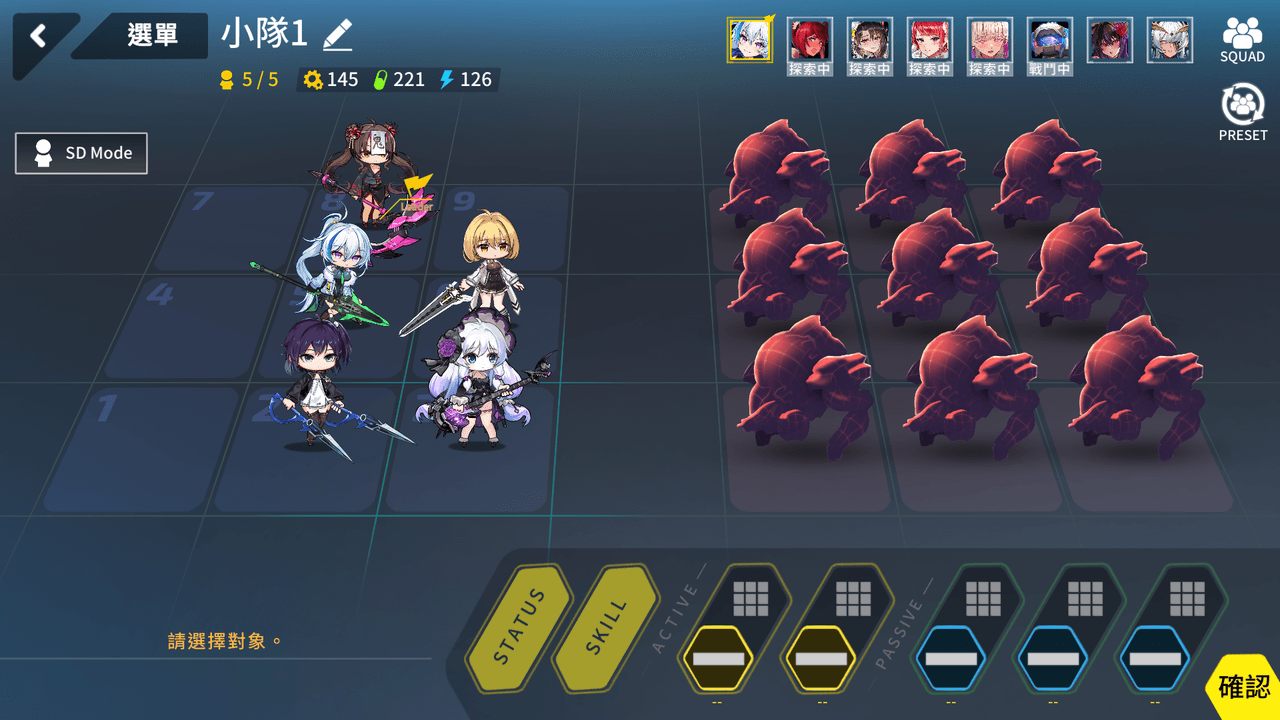Show the STATUS panel
1280x720 pixels.
click(520, 628)
